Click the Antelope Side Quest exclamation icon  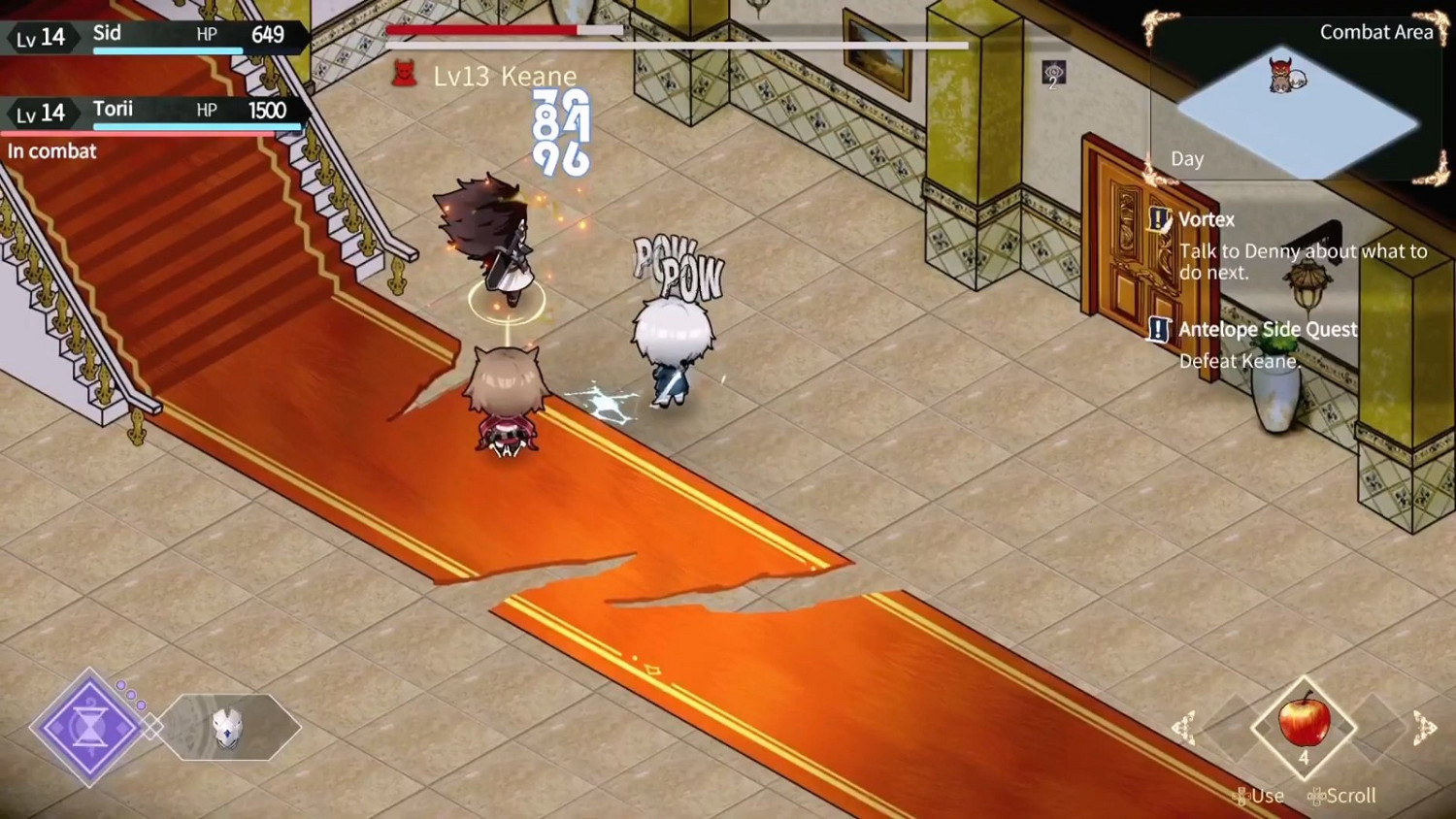1158,331
